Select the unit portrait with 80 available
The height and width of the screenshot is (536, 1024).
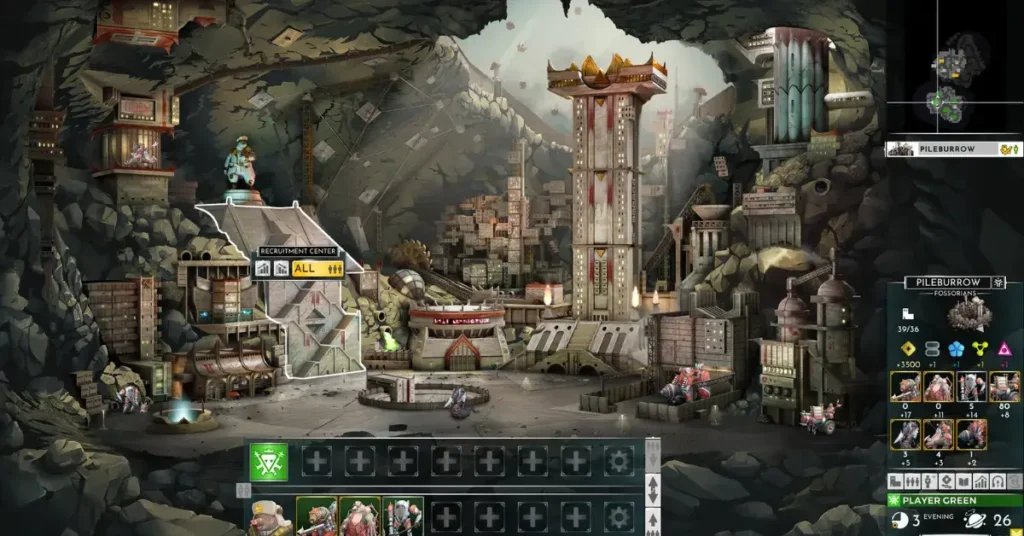tap(1004, 387)
